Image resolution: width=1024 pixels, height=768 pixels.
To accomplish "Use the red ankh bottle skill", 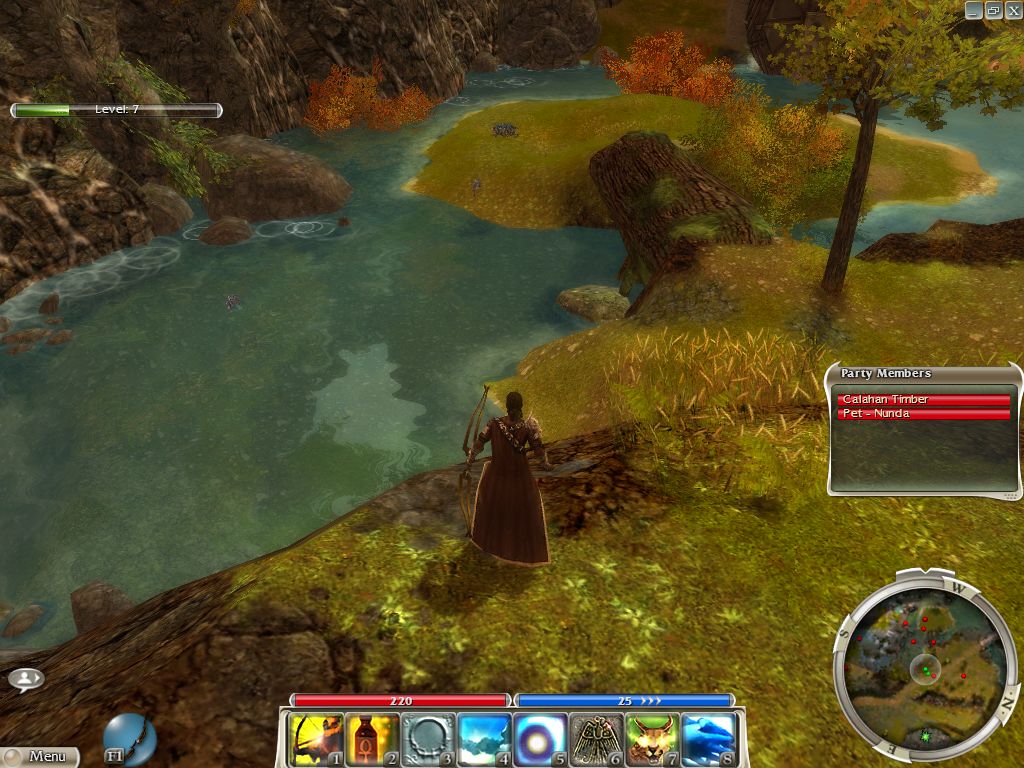I will coord(373,739).
